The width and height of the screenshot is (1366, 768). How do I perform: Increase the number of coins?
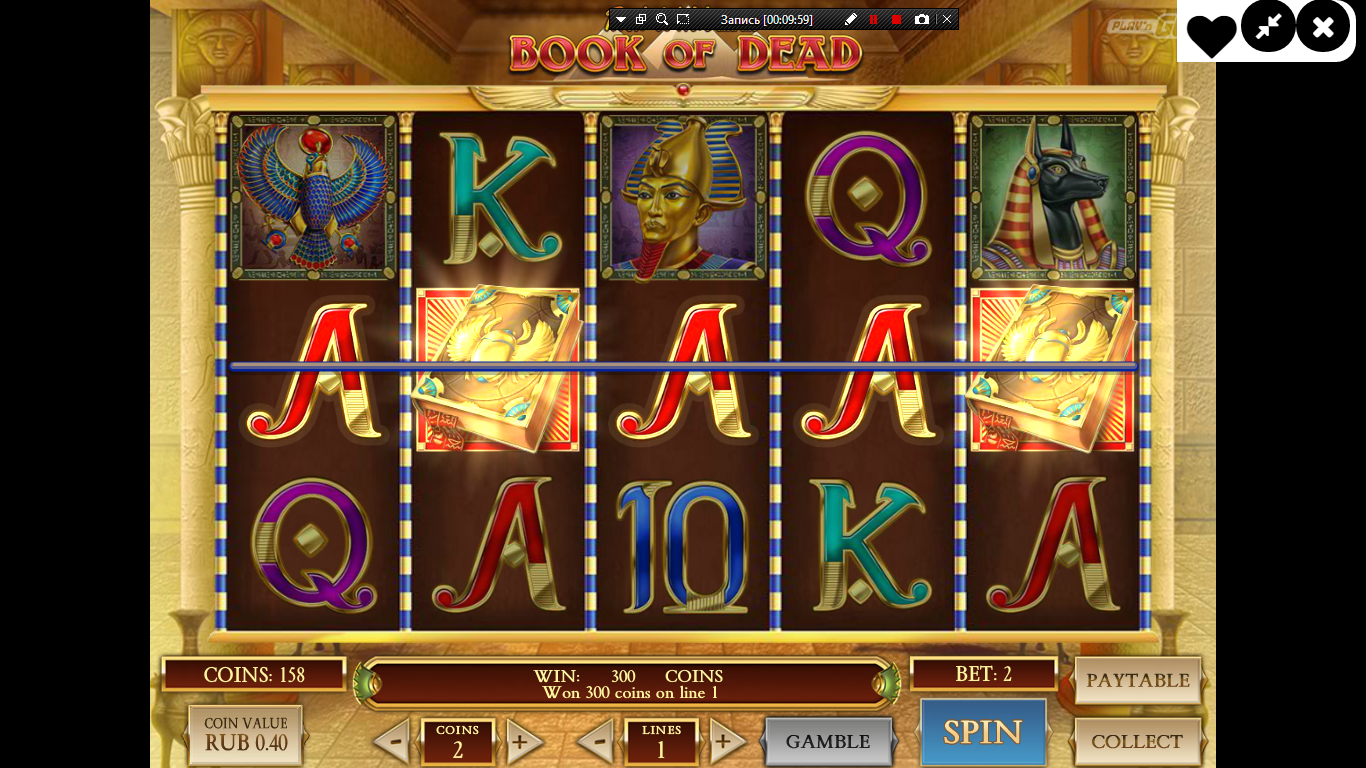click(521, 742)
